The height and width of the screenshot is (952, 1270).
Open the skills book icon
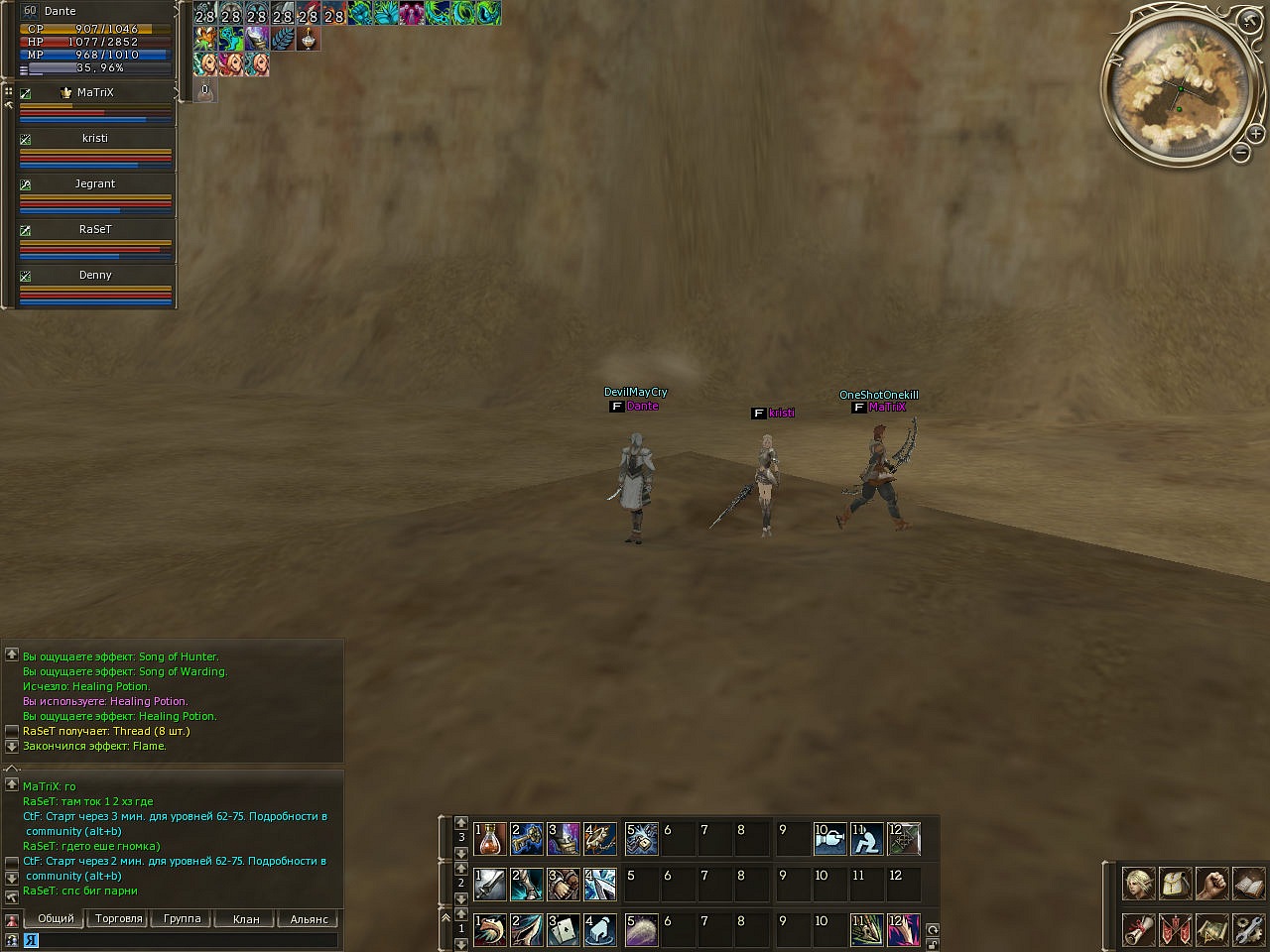click(x=1248, y=883)
